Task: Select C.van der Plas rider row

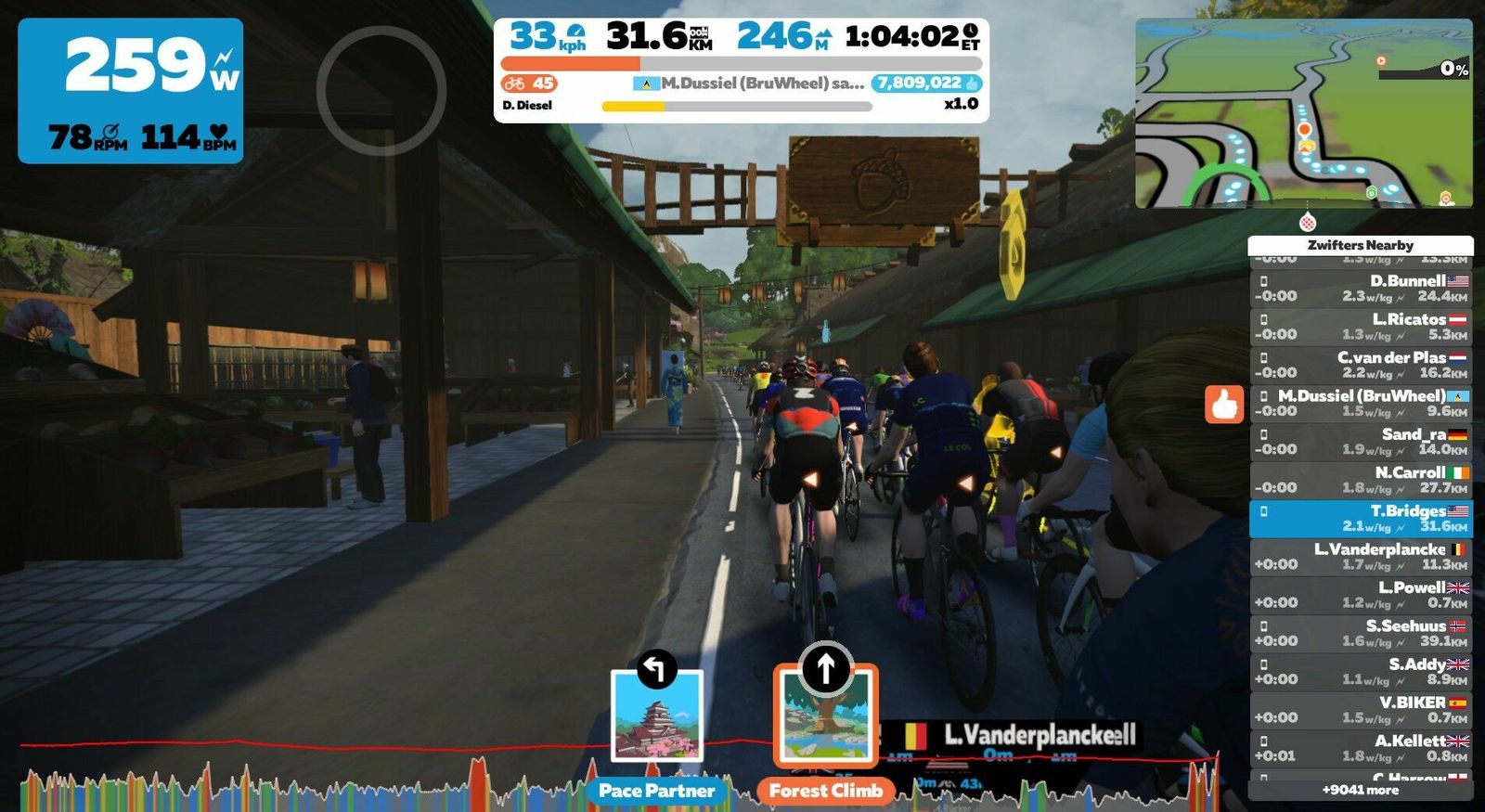Action: point(1361,365)
